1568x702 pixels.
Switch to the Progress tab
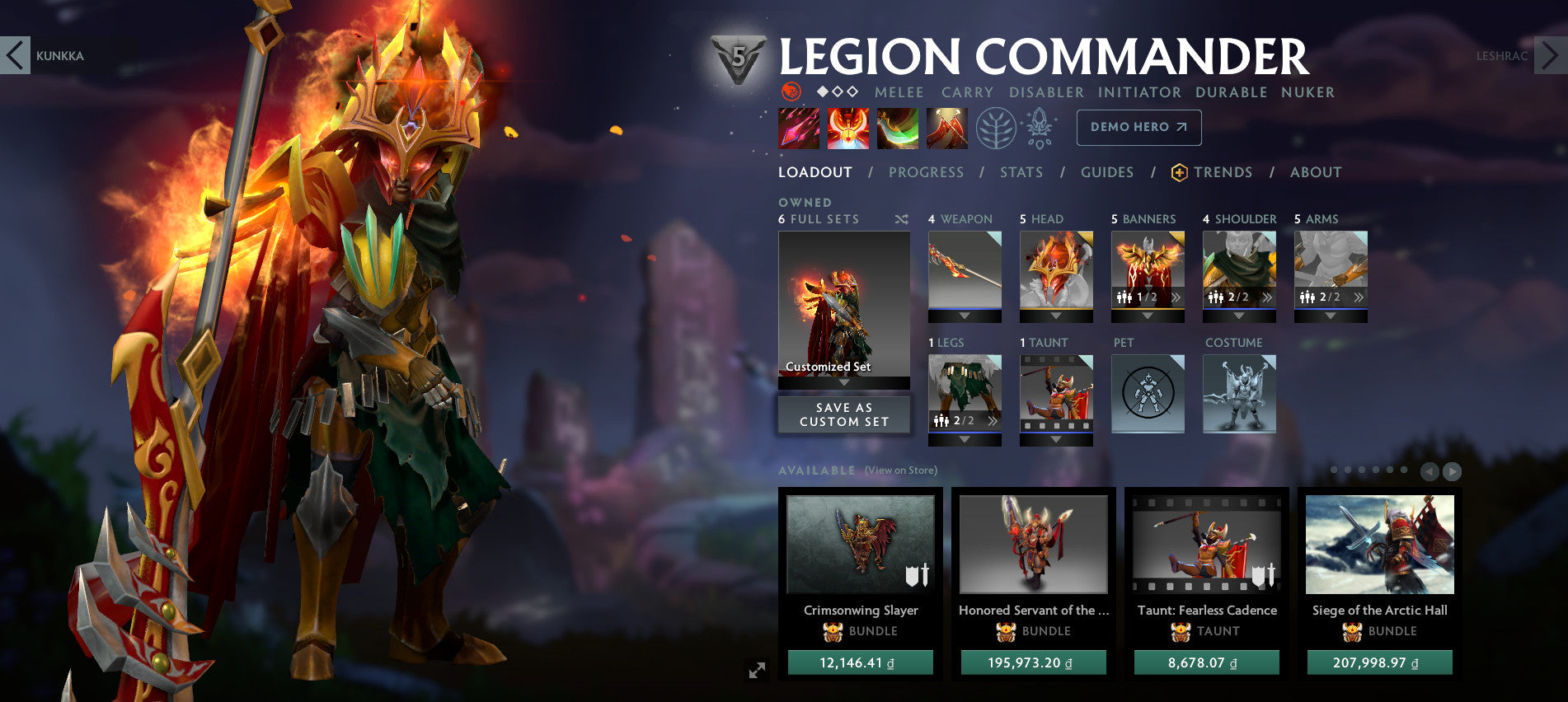coord(926,172)
